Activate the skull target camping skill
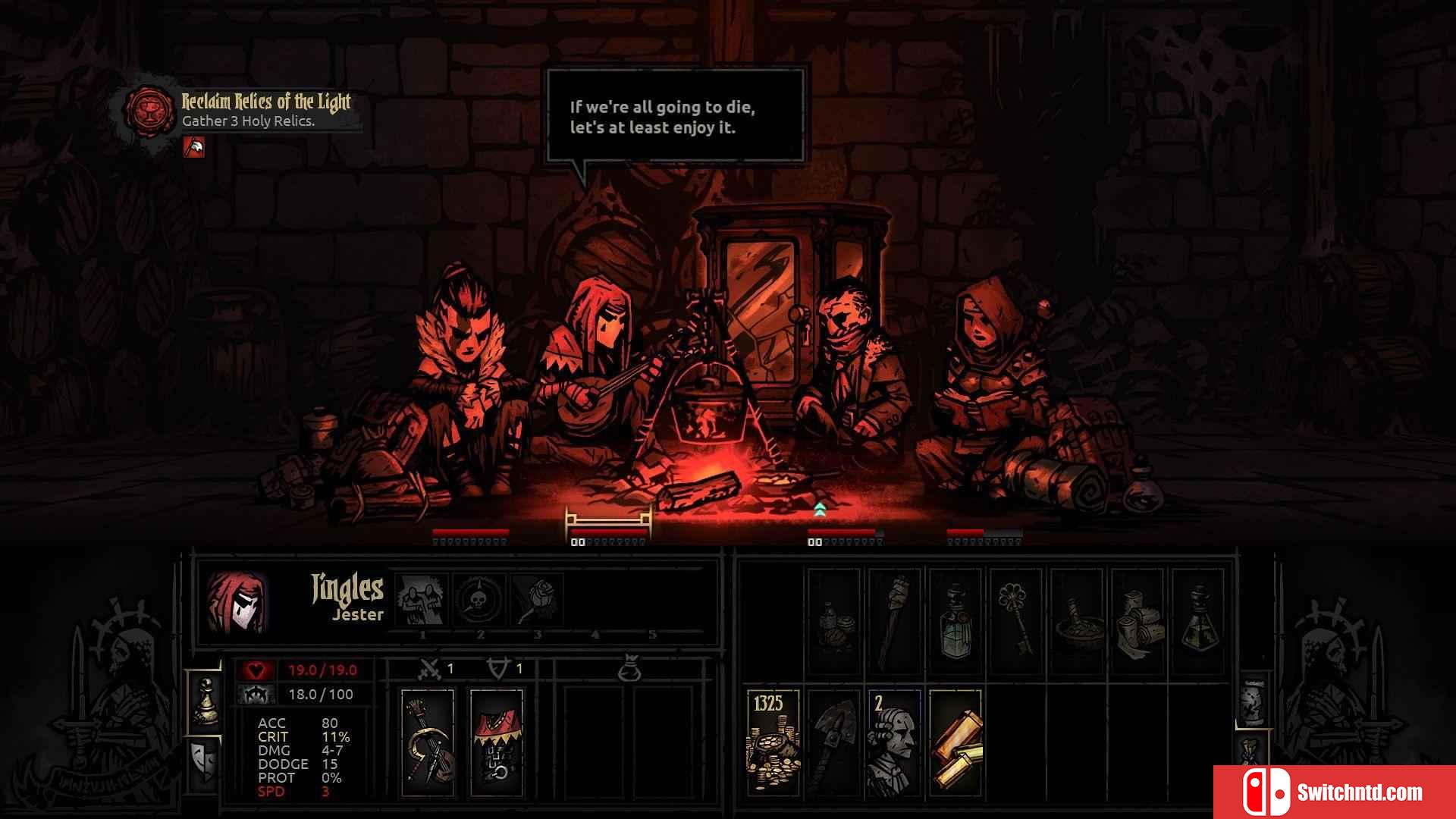Viewport: 1456px width, 819px height. (x=479, y=599)
